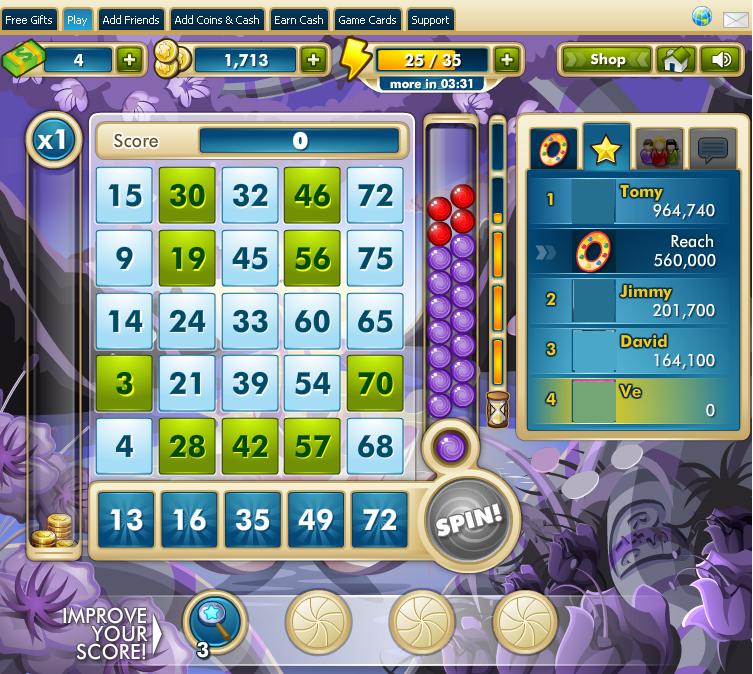The image size is (753, 674).
Task: Toggle the sound speaker button
Action: pyautogui.click(x=721, y=60)
